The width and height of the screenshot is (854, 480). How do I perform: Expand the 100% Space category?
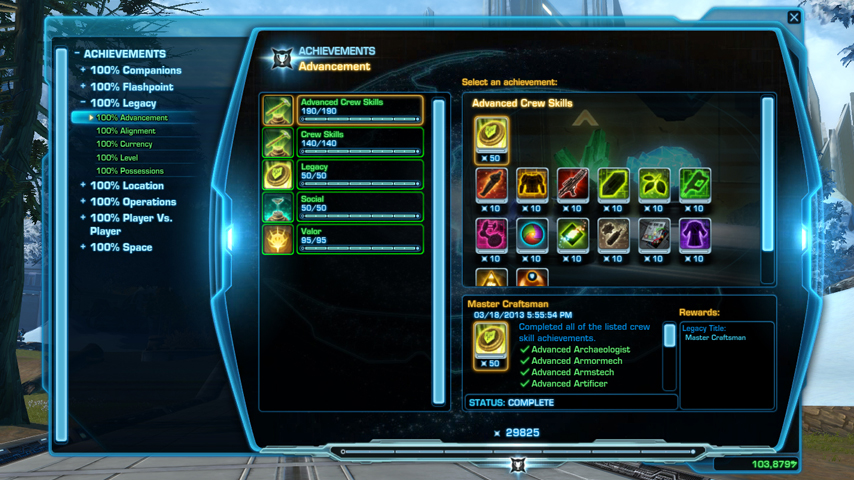click(x=122, y=247)
